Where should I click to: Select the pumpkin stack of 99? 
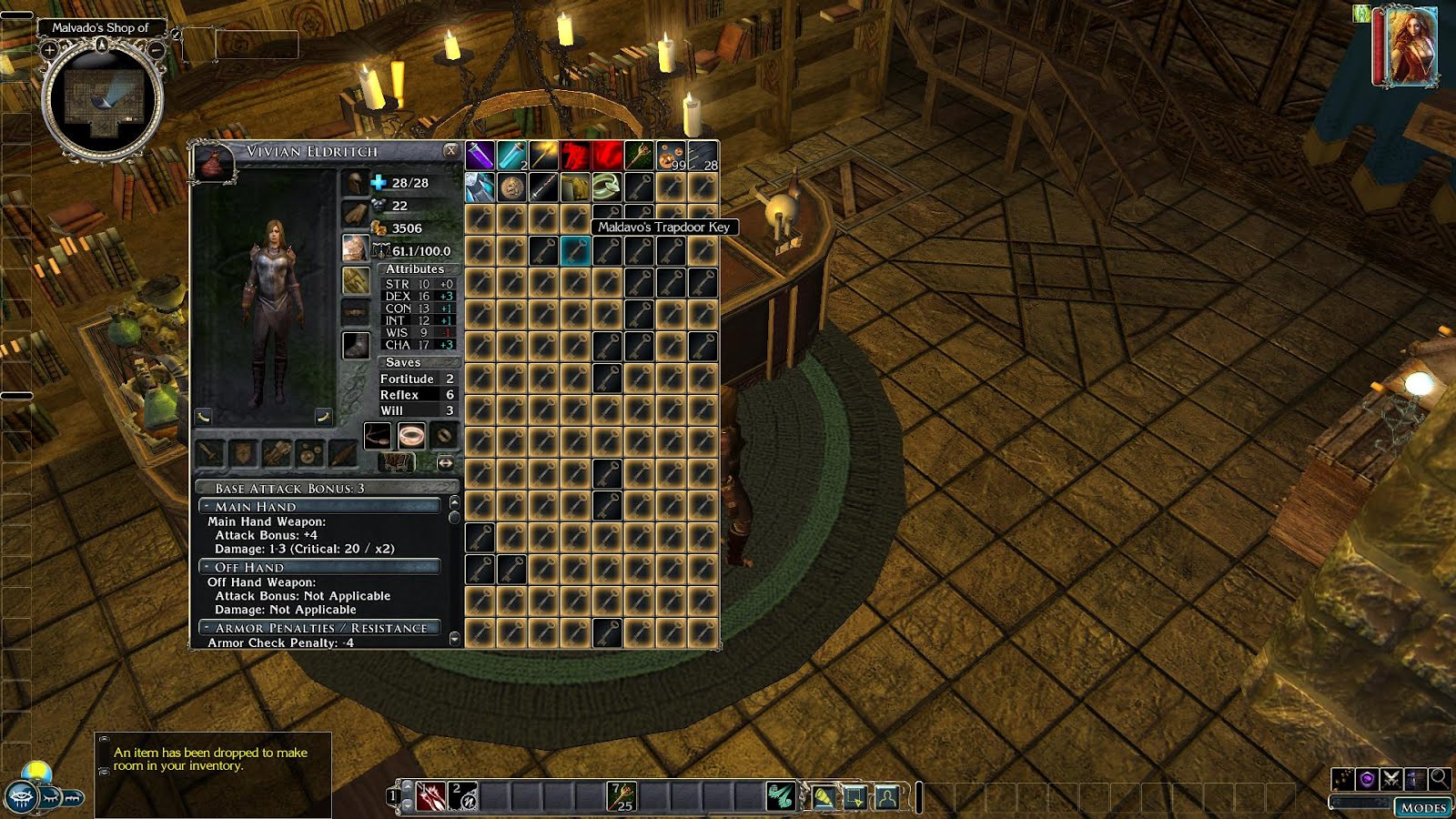[x=671, y=156]
